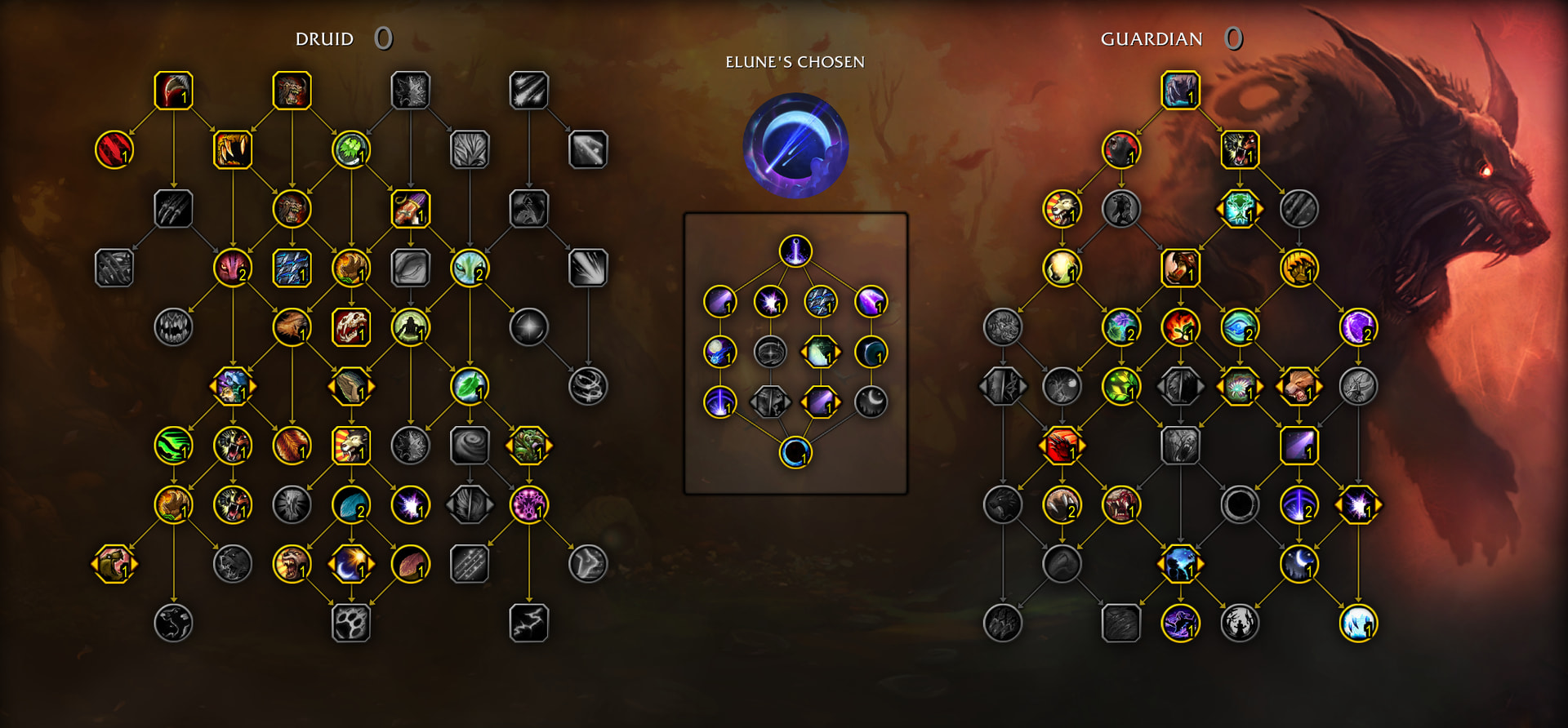The width and height of the screenshot is (1568, 728).
Task: Select the blue eye talent in Guardian tree
Action: click(1240, 327)
